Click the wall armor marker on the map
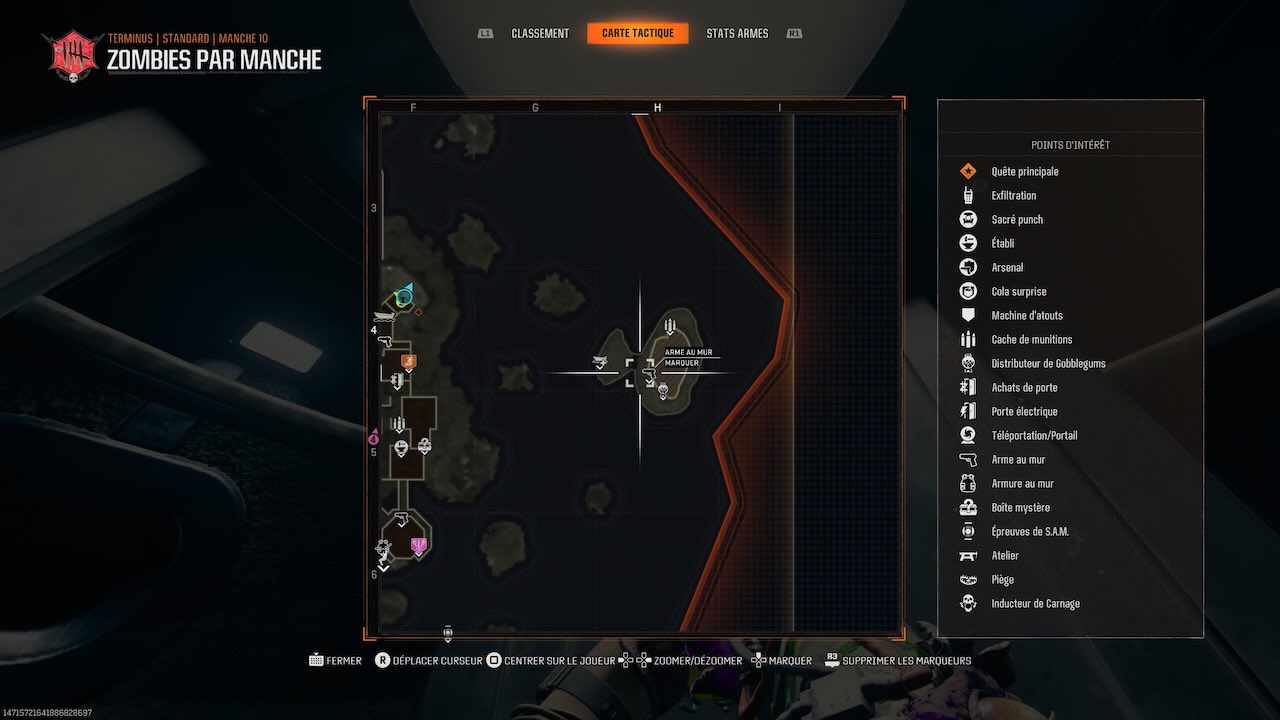This screenshot has height=720, width=1280. 424,444
